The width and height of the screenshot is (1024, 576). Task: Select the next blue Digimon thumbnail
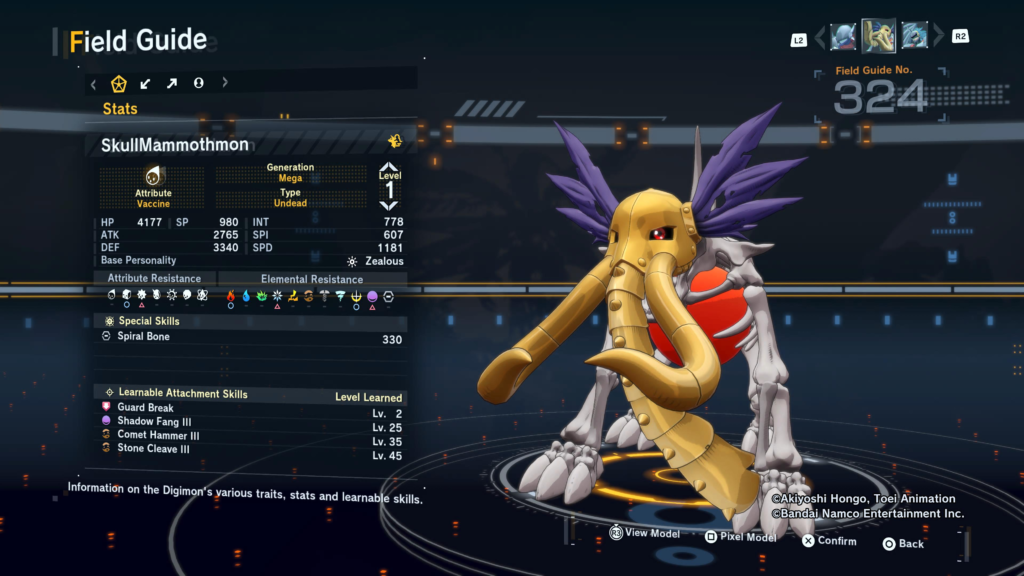point(914,37)
